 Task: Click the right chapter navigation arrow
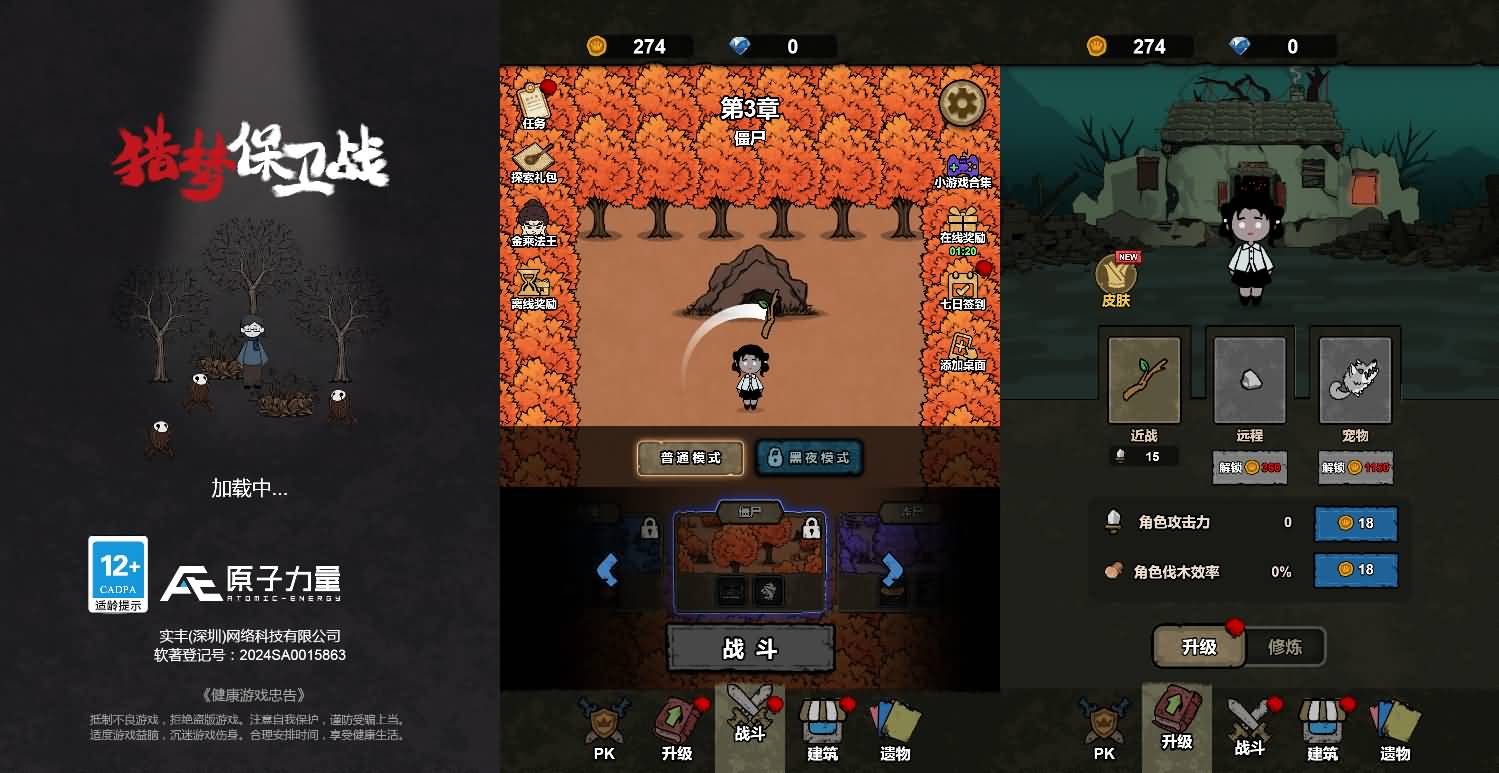[x=889, y=570]
